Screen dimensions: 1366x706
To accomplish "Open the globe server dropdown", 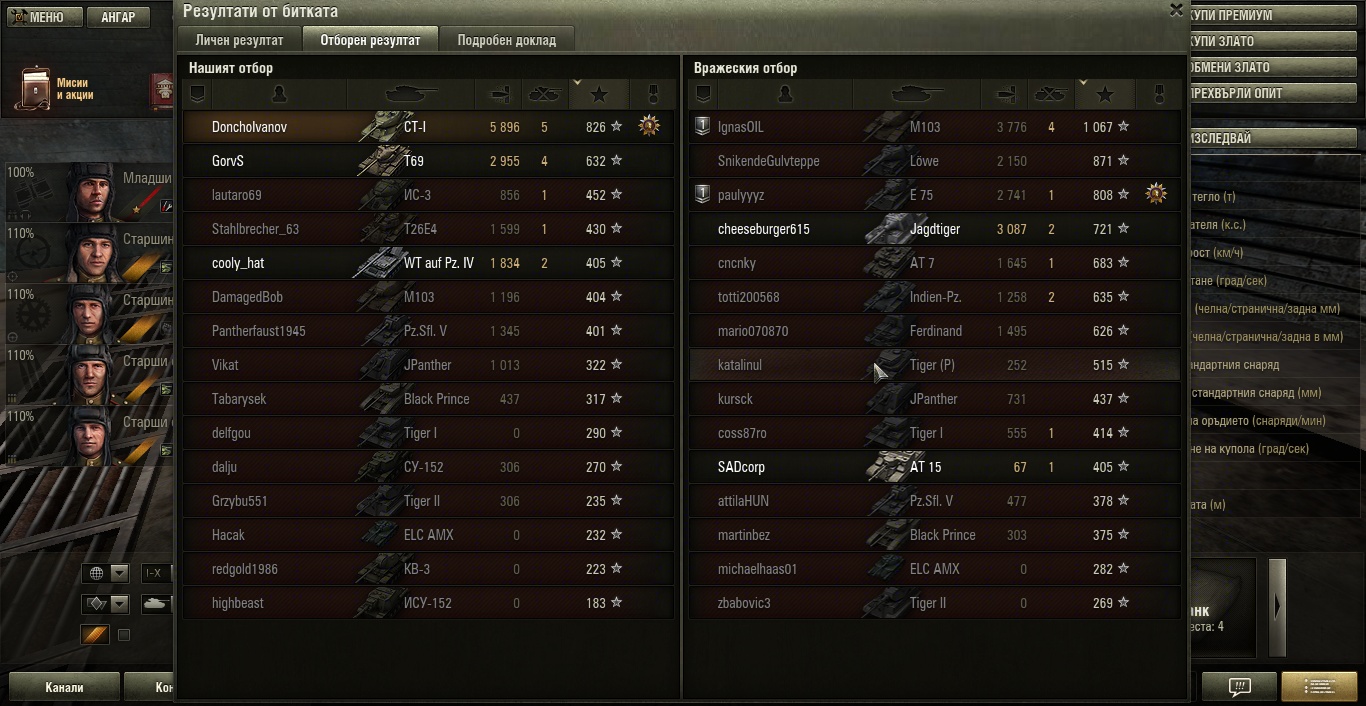I will click(107, 573).
